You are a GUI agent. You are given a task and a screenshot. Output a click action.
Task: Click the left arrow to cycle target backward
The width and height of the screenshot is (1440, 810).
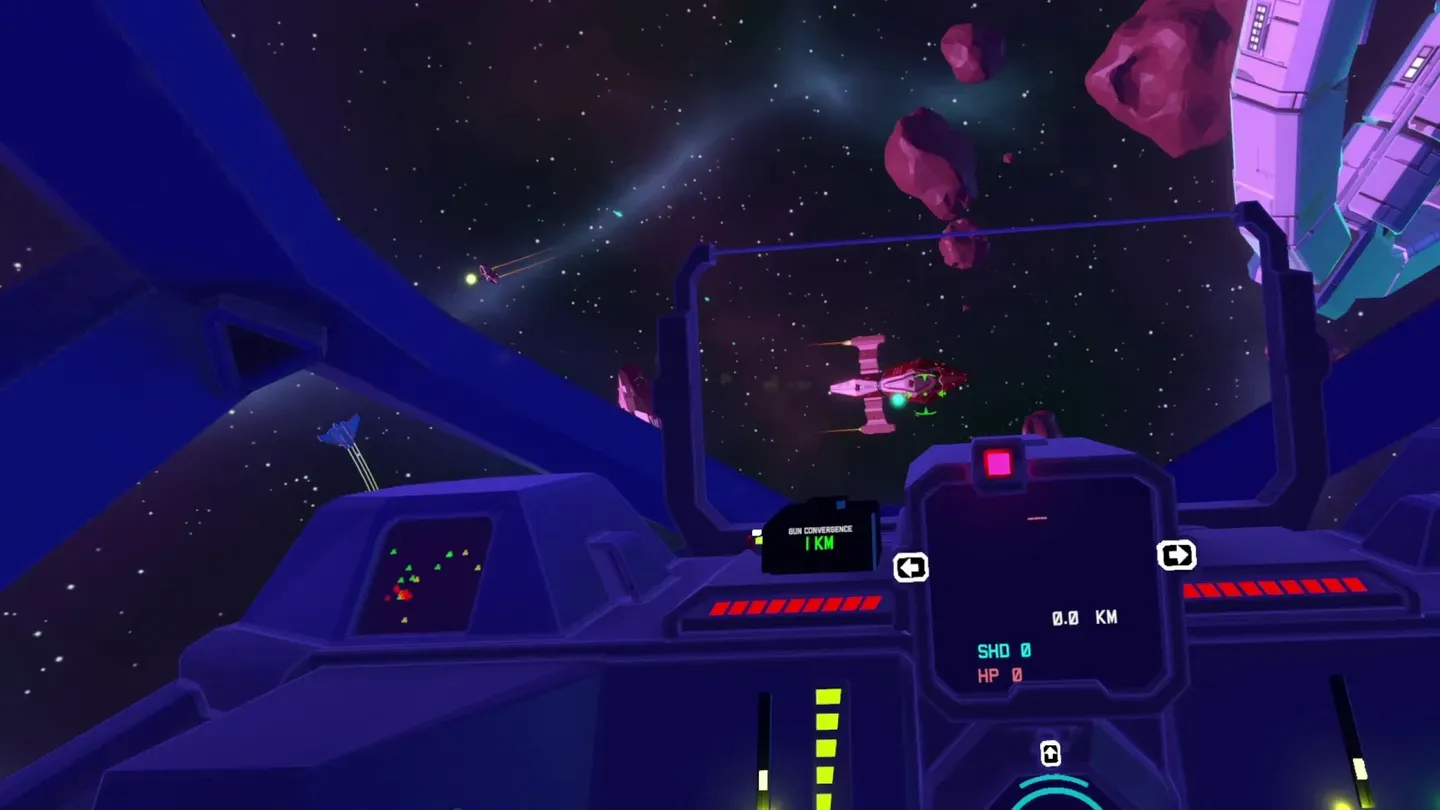pos(911,568)
